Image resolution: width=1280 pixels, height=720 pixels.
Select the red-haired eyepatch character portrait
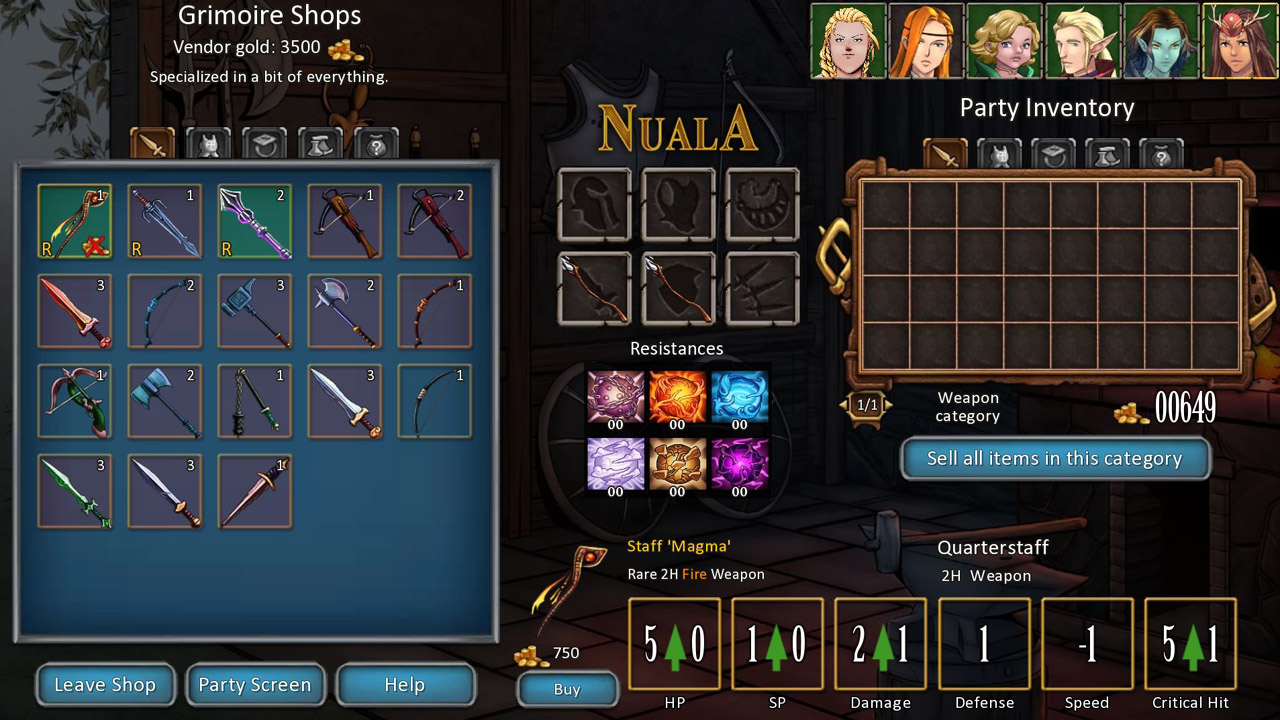926,41
